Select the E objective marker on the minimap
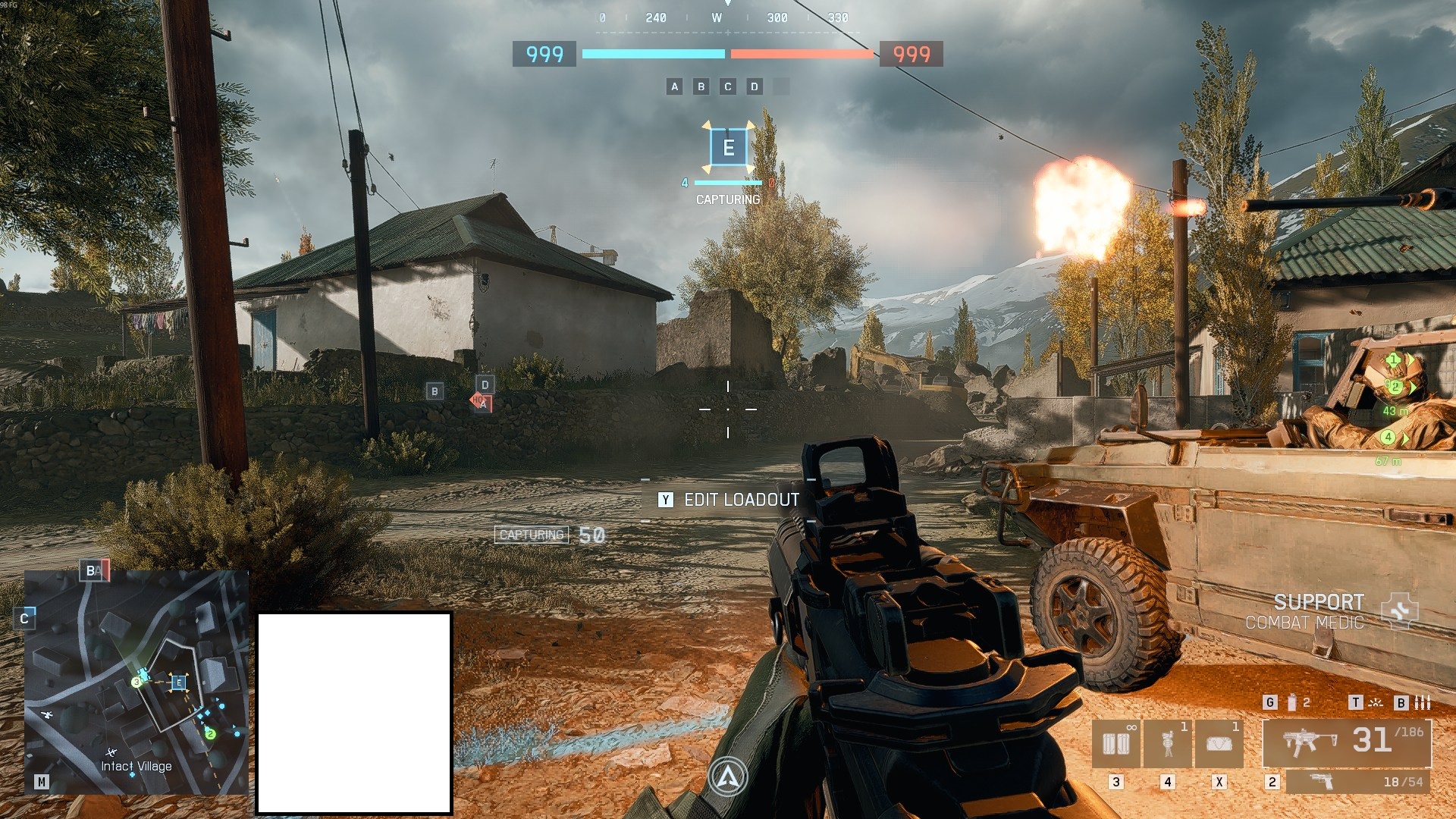1456x819 pixels. pos(179,682)
